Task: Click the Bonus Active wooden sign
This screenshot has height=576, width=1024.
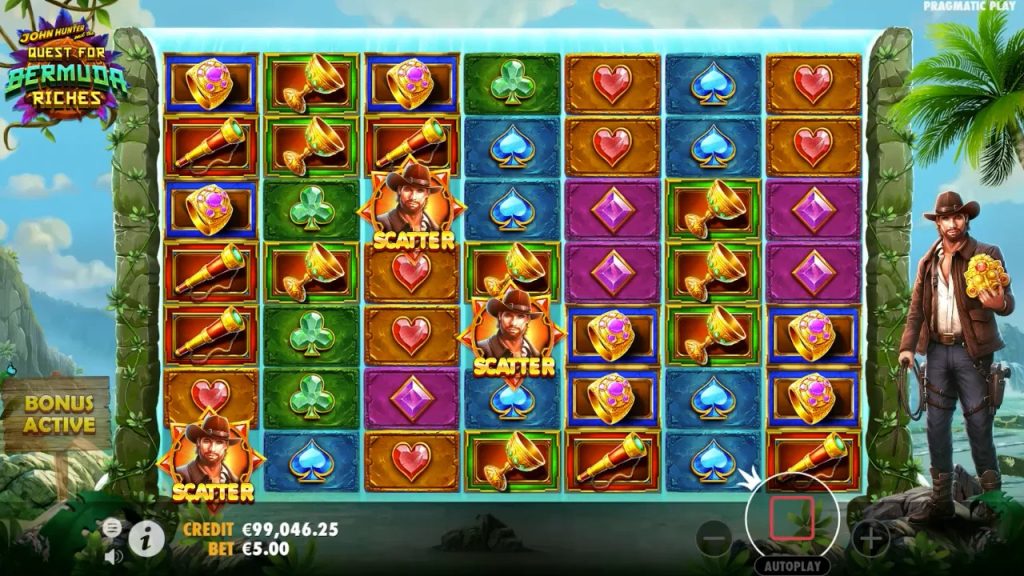Action: click(x=59, y=415)
